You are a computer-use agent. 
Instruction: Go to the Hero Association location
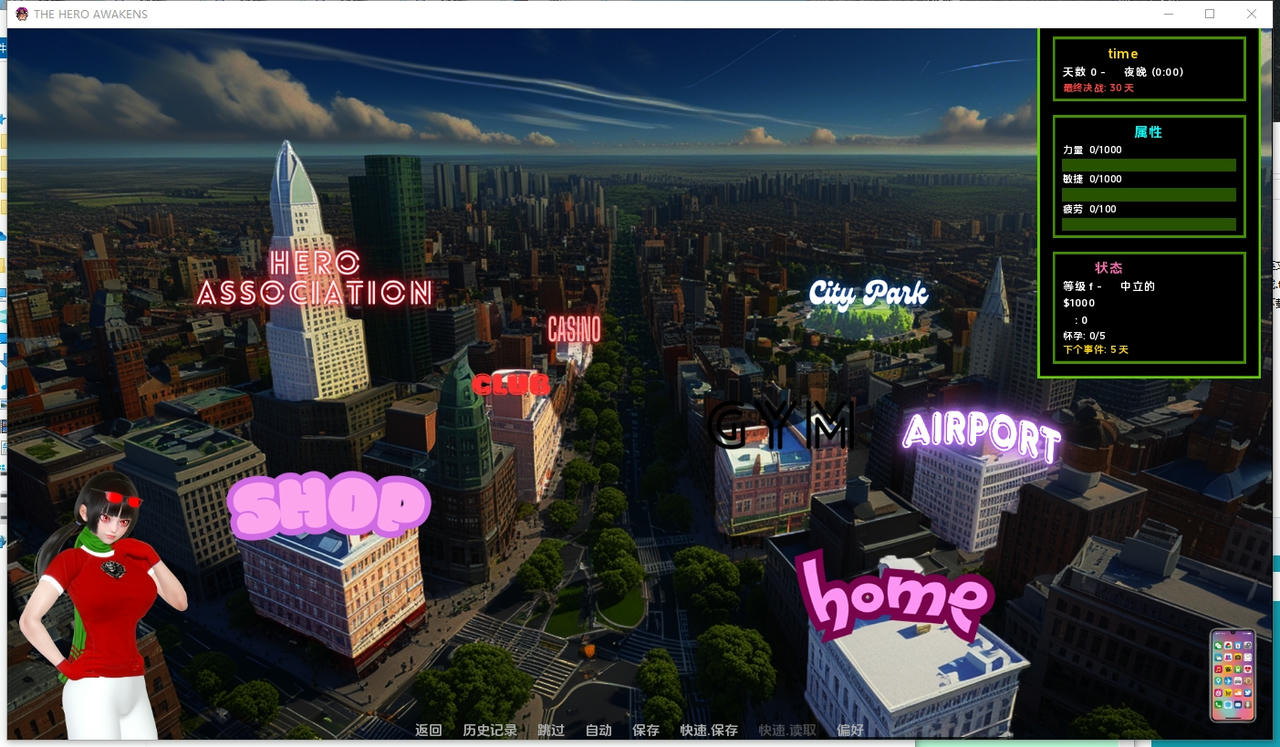pyautogui.click(x=314, y=278)
